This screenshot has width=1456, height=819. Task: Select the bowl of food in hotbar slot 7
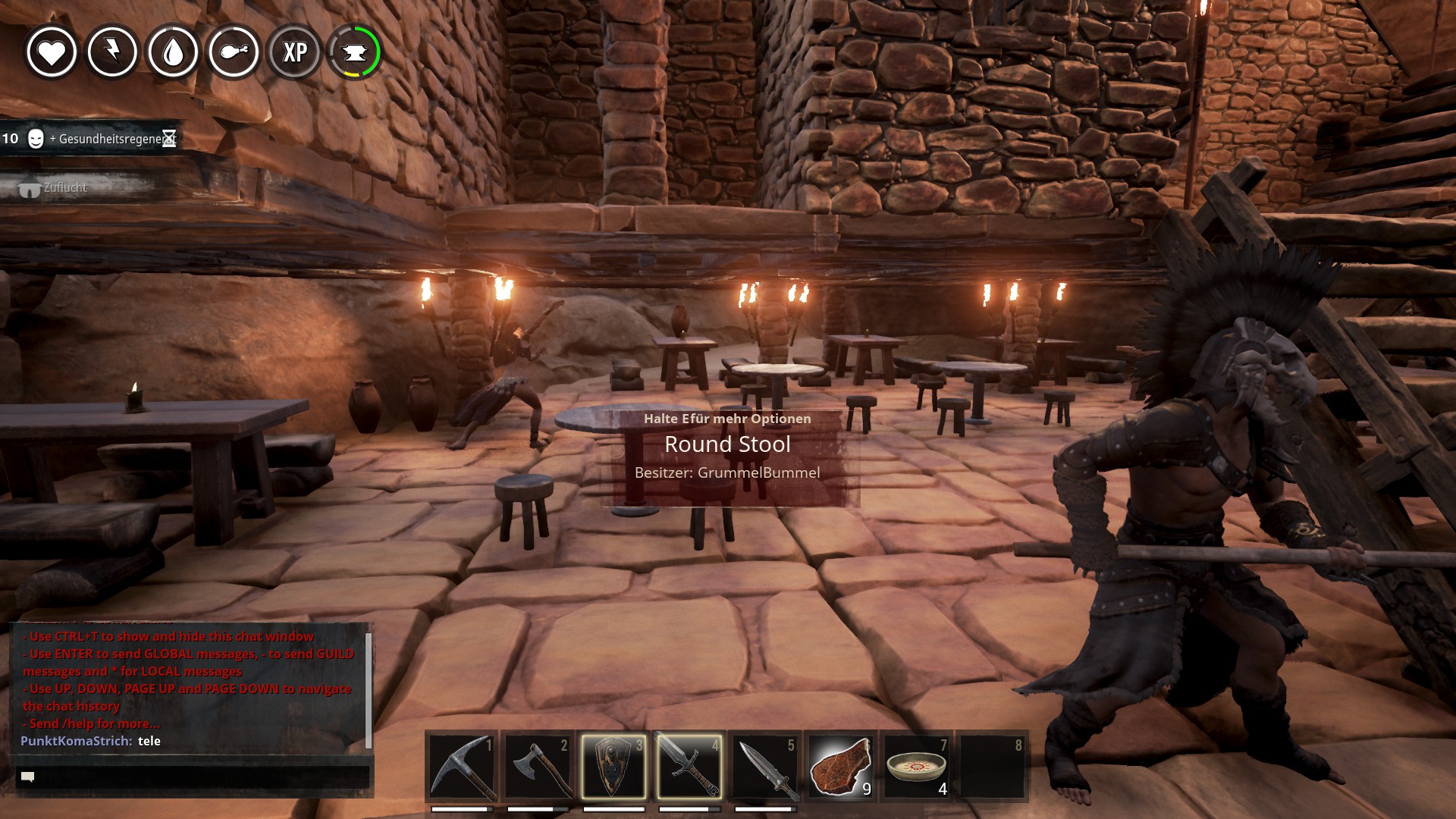coord(916,767)
